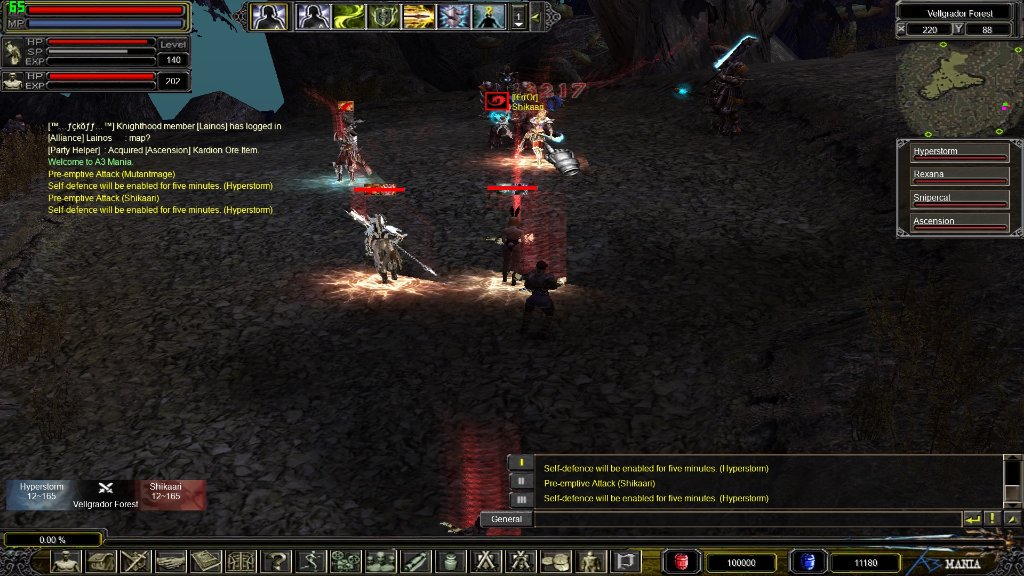Collapse the skill bar with the arrow

tap(536, 16)
